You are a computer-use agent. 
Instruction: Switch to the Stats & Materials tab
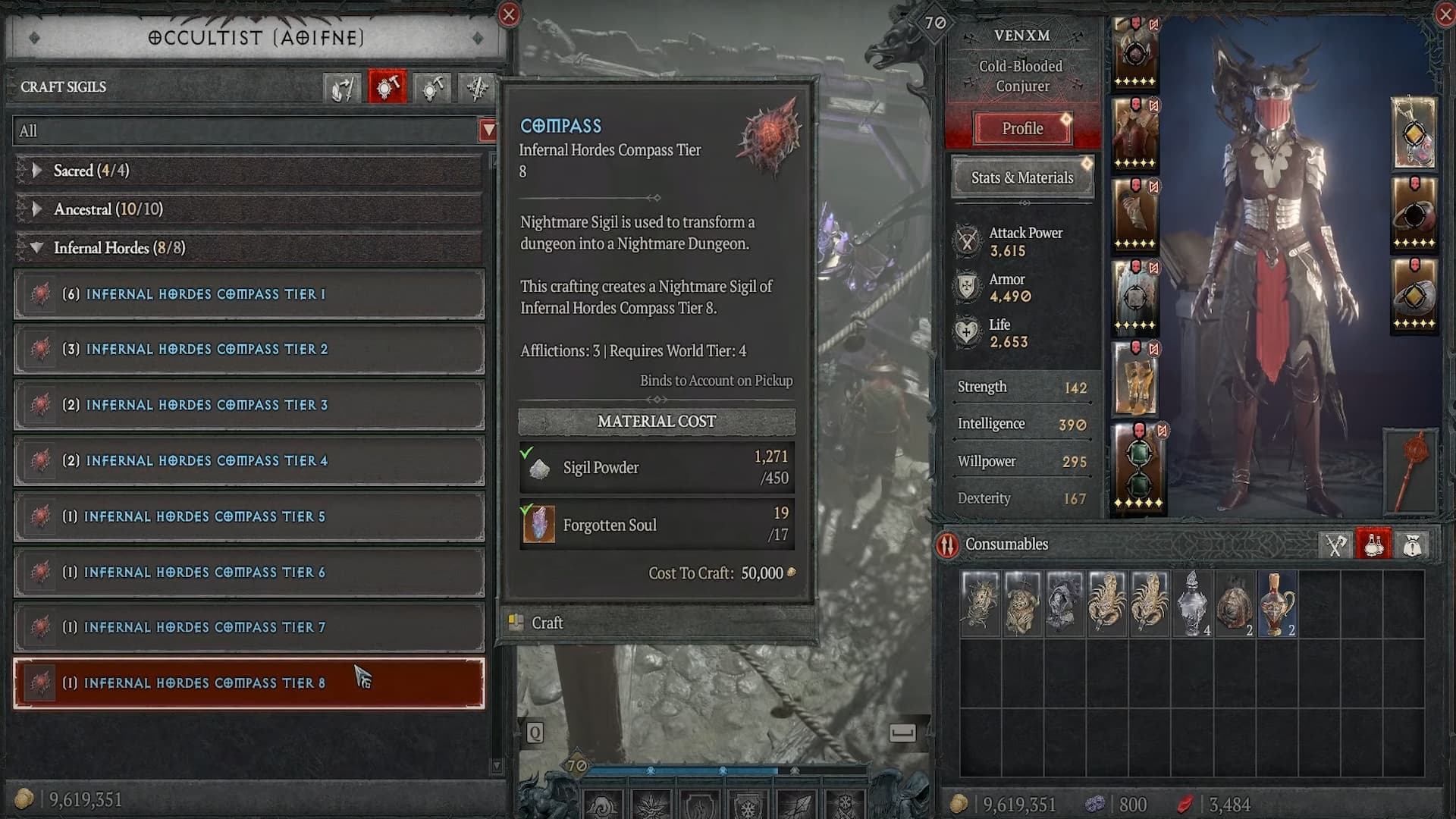pyautogui.click(x=1021, y=177)
